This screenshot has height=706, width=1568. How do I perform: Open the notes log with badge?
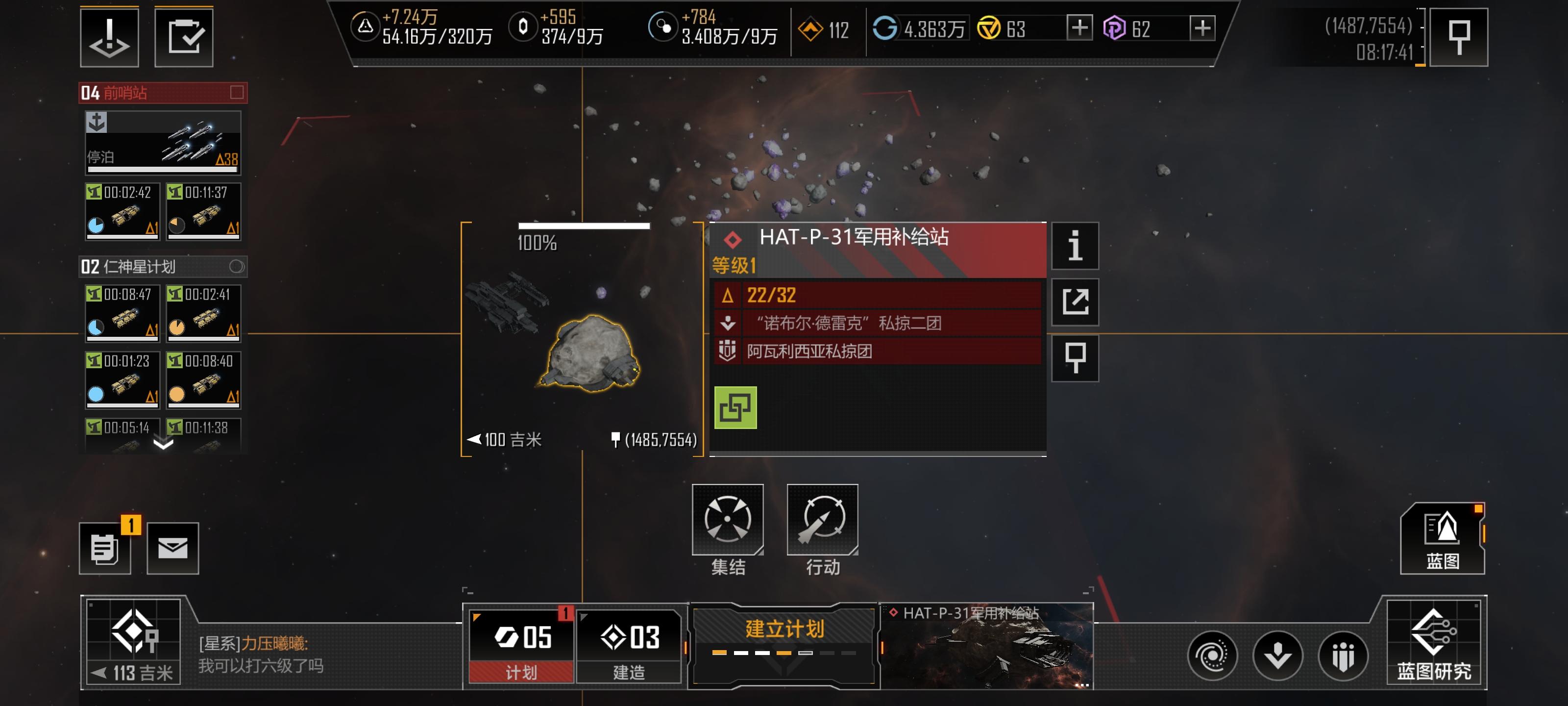click(105, 548)
